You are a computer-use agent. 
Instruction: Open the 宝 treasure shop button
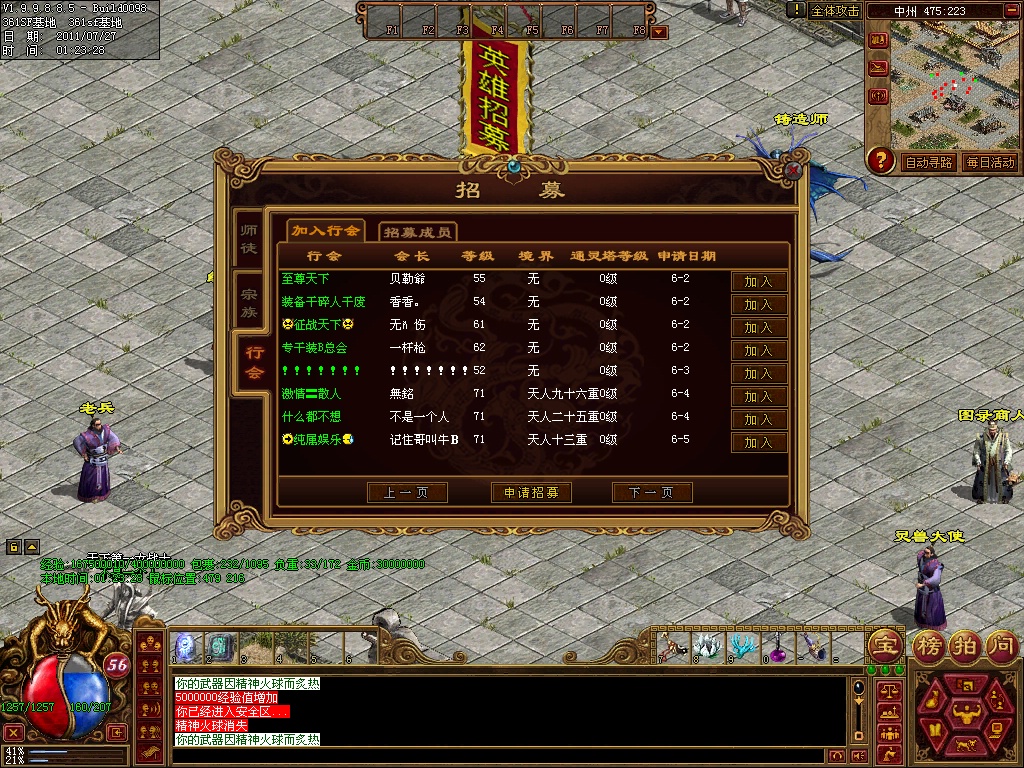(x=884, y=644)
